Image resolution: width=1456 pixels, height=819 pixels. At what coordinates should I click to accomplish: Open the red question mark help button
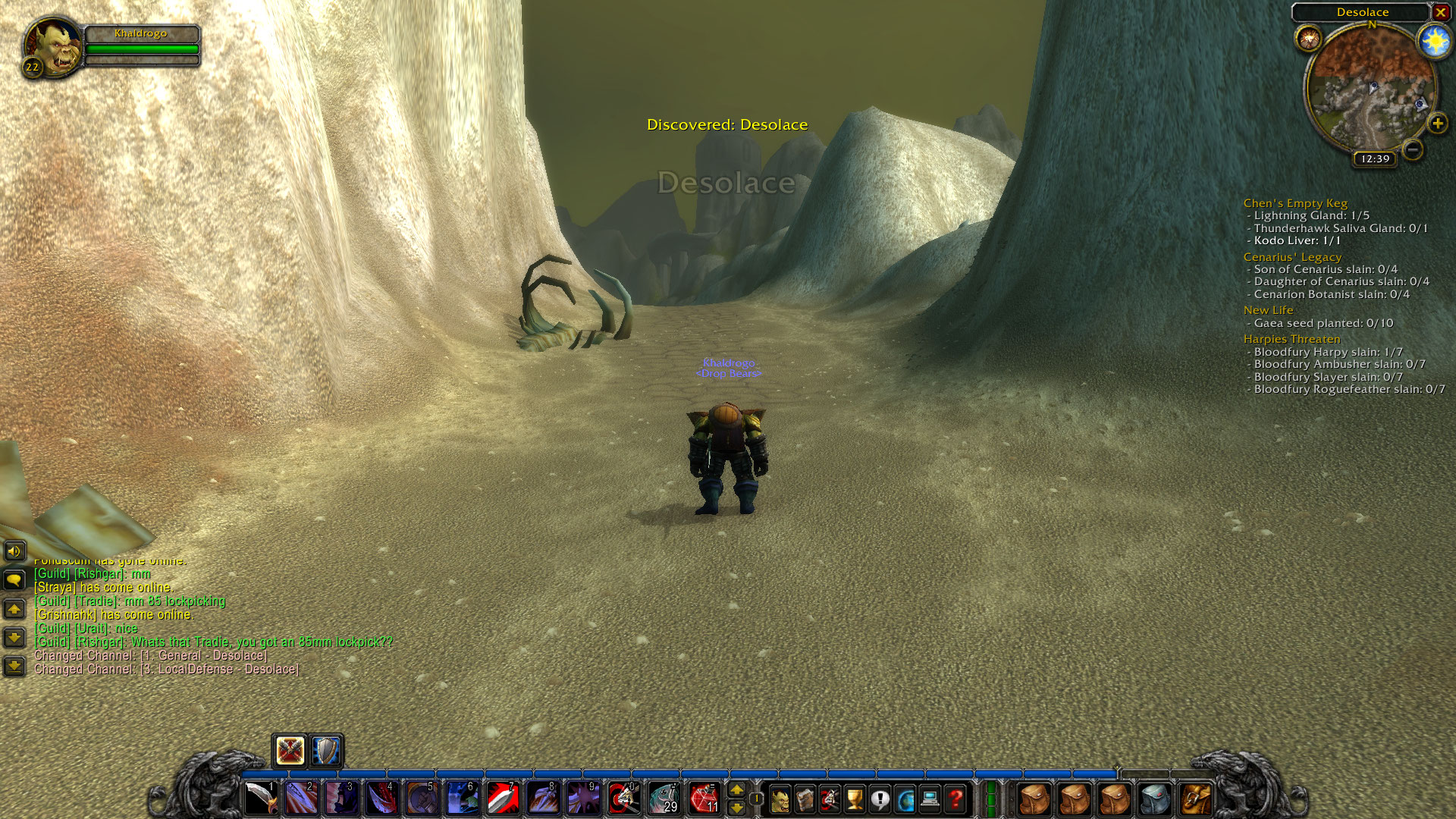tap(955, 799)
